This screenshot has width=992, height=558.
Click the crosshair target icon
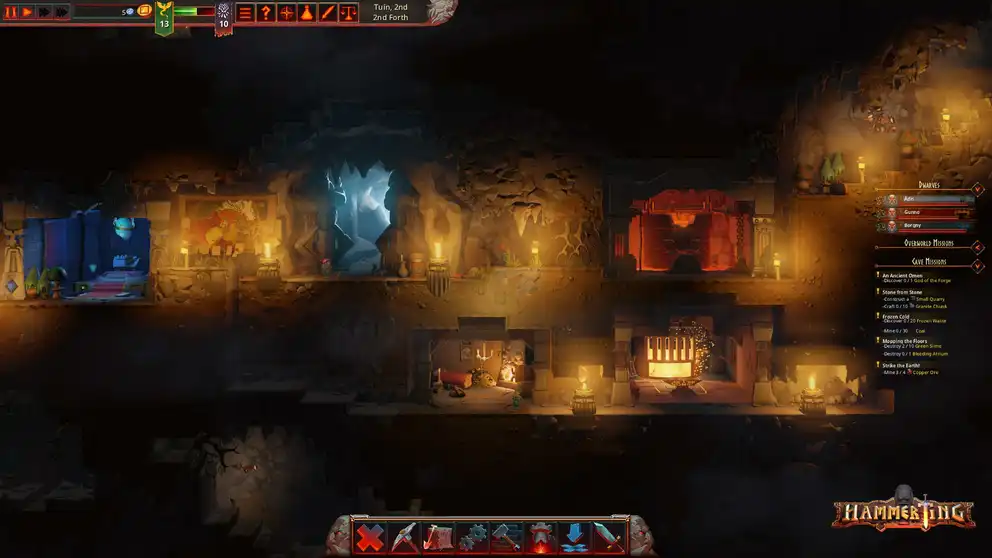coord(286,13)
